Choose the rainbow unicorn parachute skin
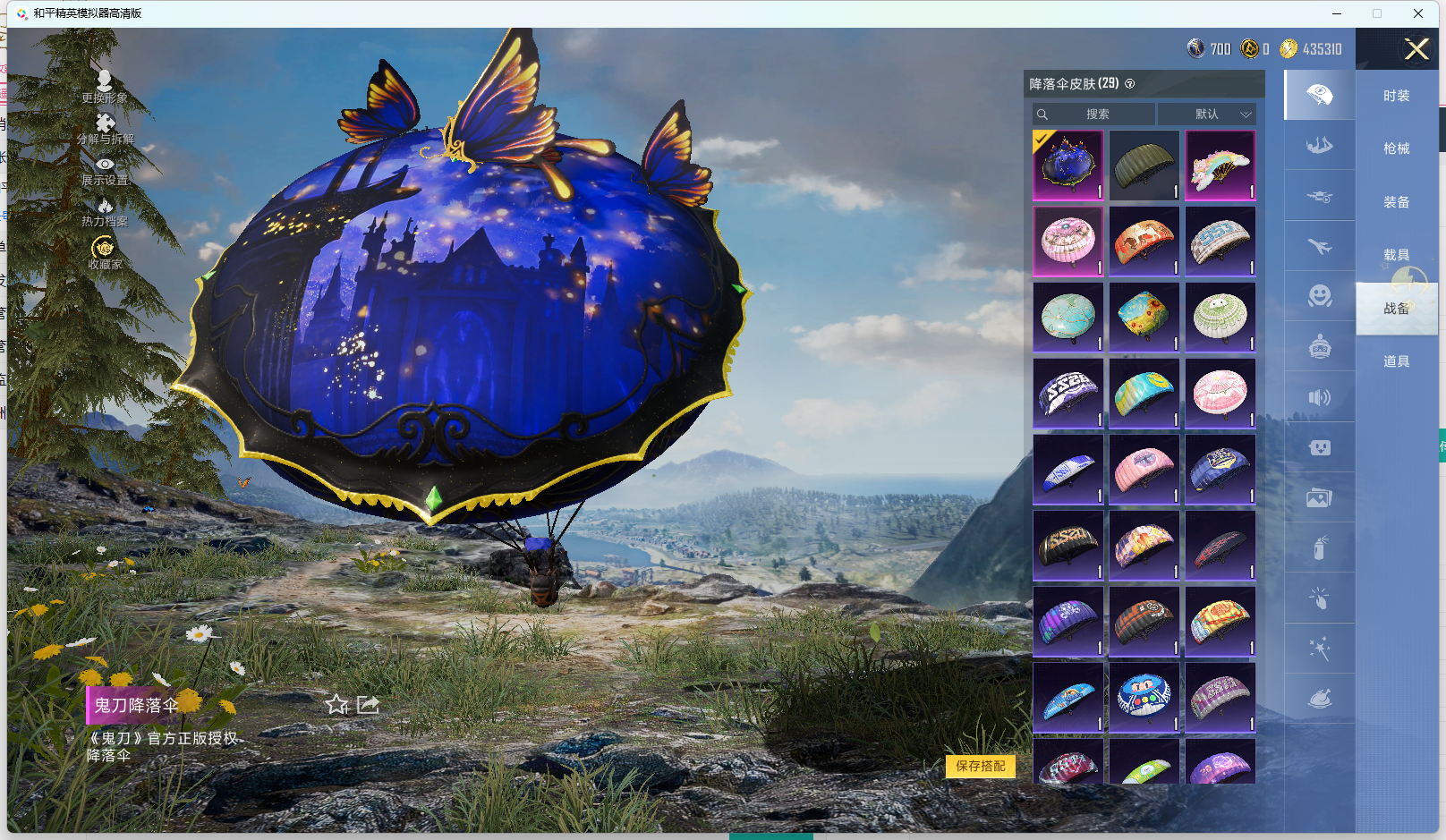 [1220, 165]
